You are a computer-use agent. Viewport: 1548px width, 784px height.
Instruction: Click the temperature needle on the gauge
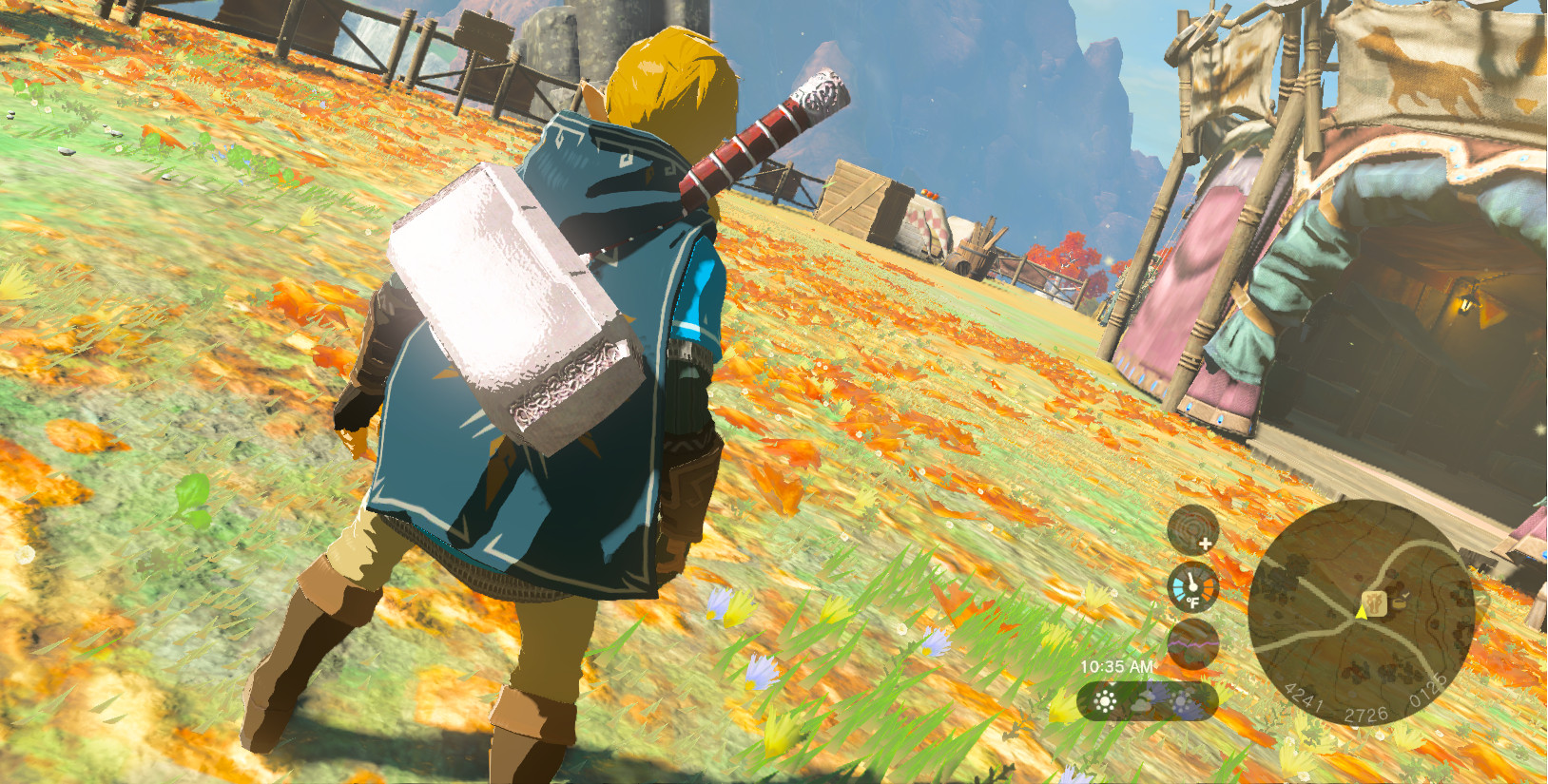[1191, 579]
